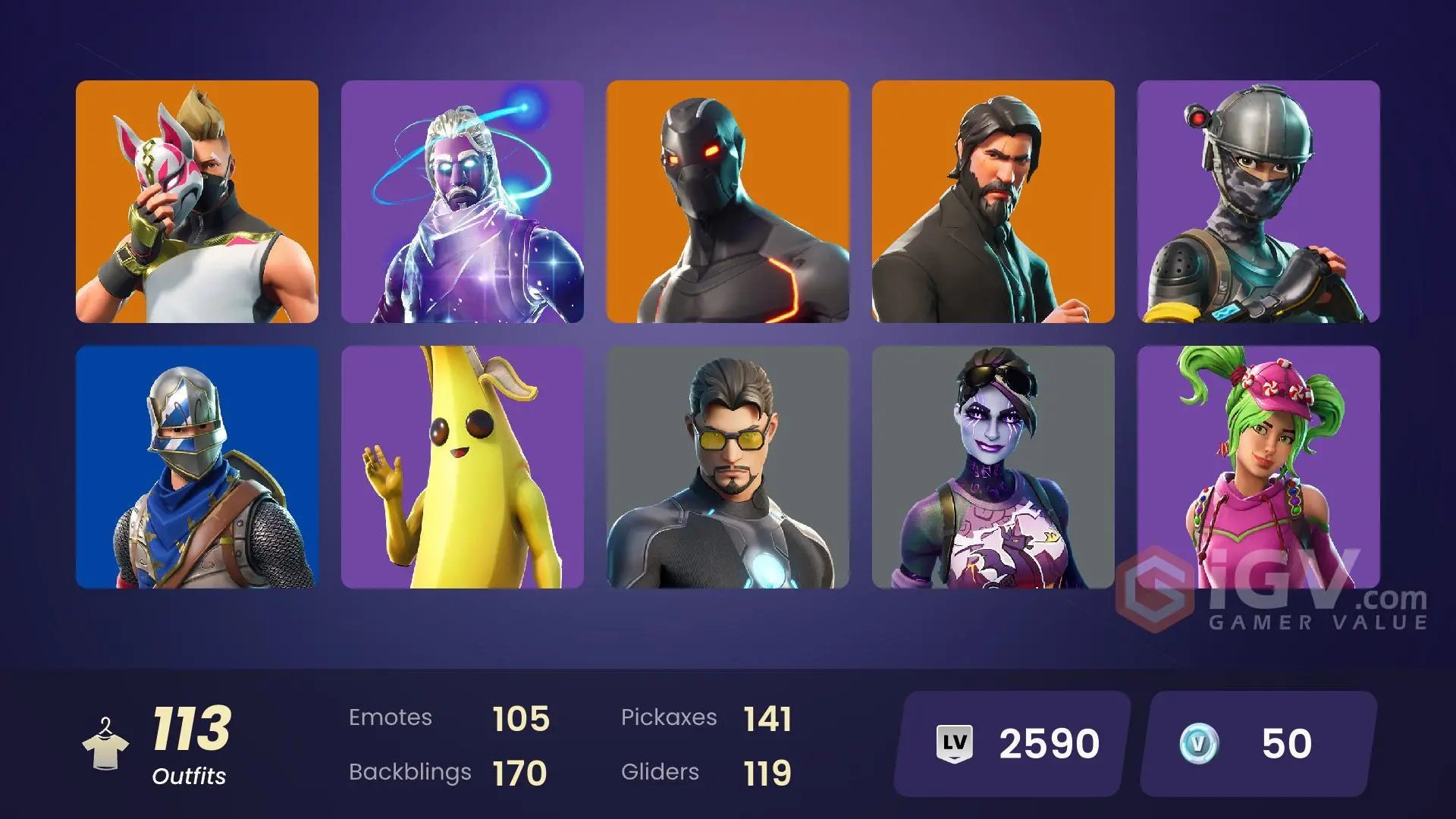
Task: Click the LV level badge icon
Action: 957,742
